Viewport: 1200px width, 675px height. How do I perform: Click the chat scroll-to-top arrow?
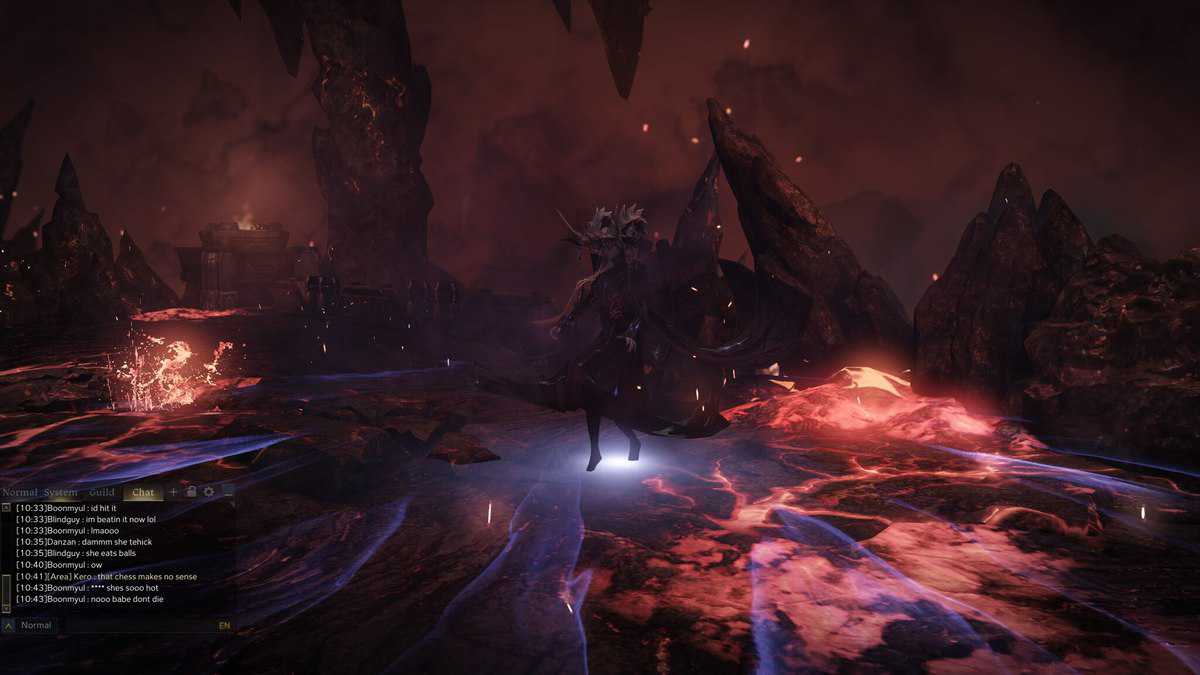pyautogui.click(x=7, y=507)
